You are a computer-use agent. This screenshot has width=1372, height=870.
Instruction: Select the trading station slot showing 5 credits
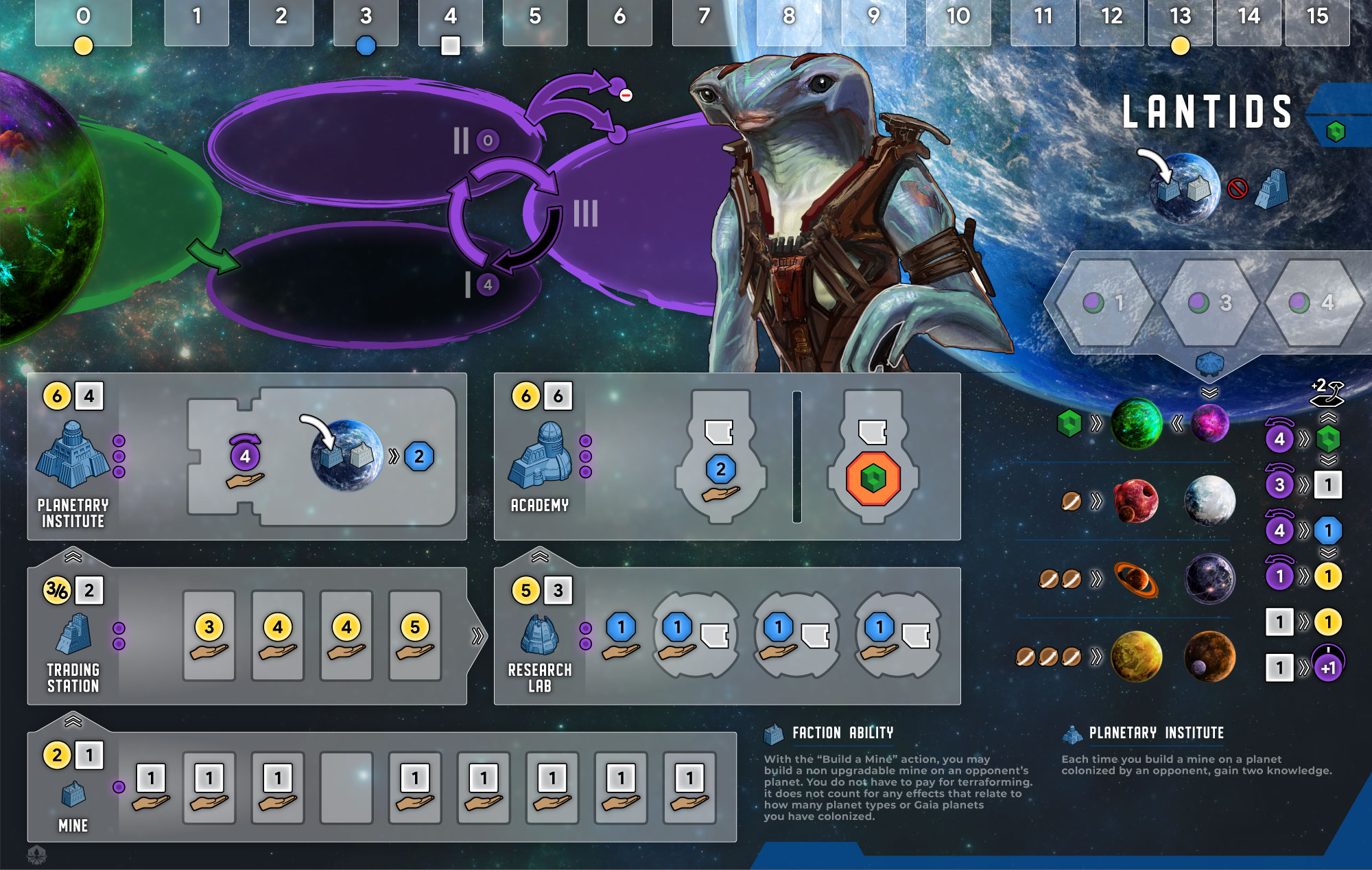pos(415,635)
